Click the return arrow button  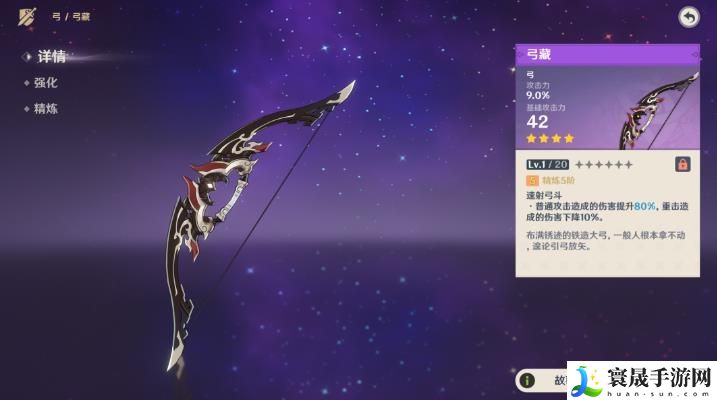[x=688, y=16]
